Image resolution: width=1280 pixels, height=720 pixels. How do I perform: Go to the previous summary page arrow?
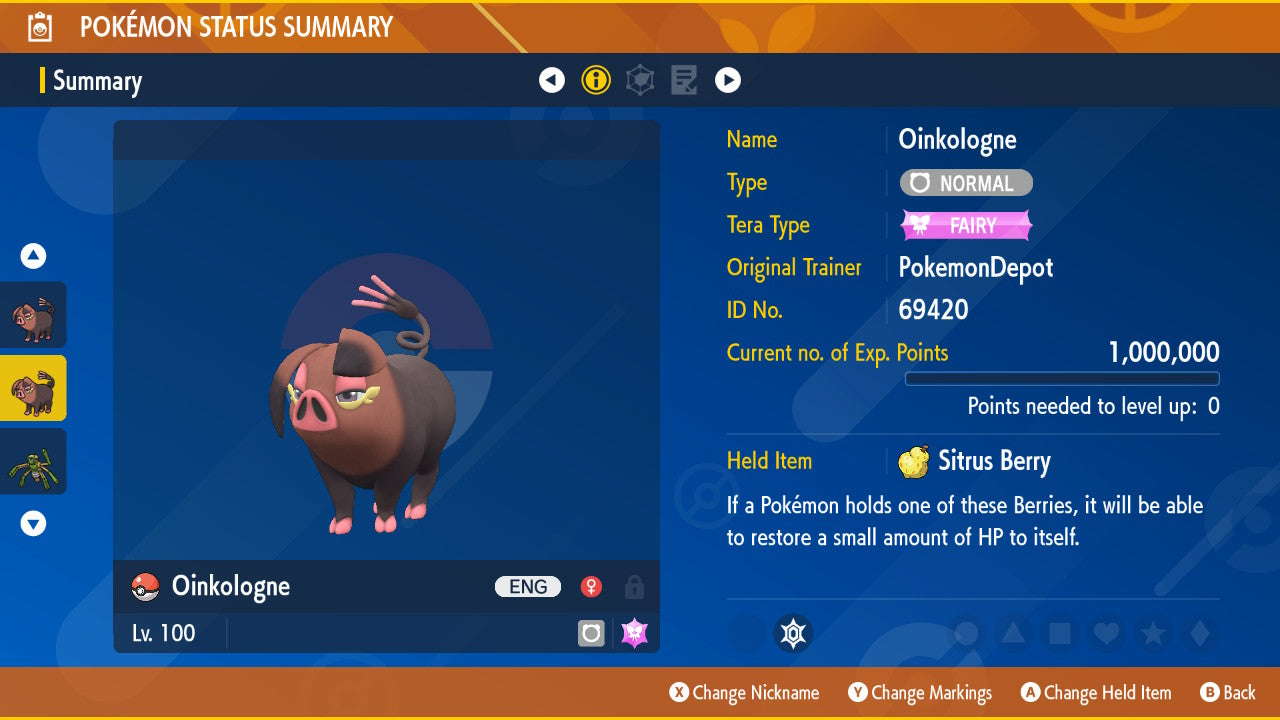click(x=552, y=81)
